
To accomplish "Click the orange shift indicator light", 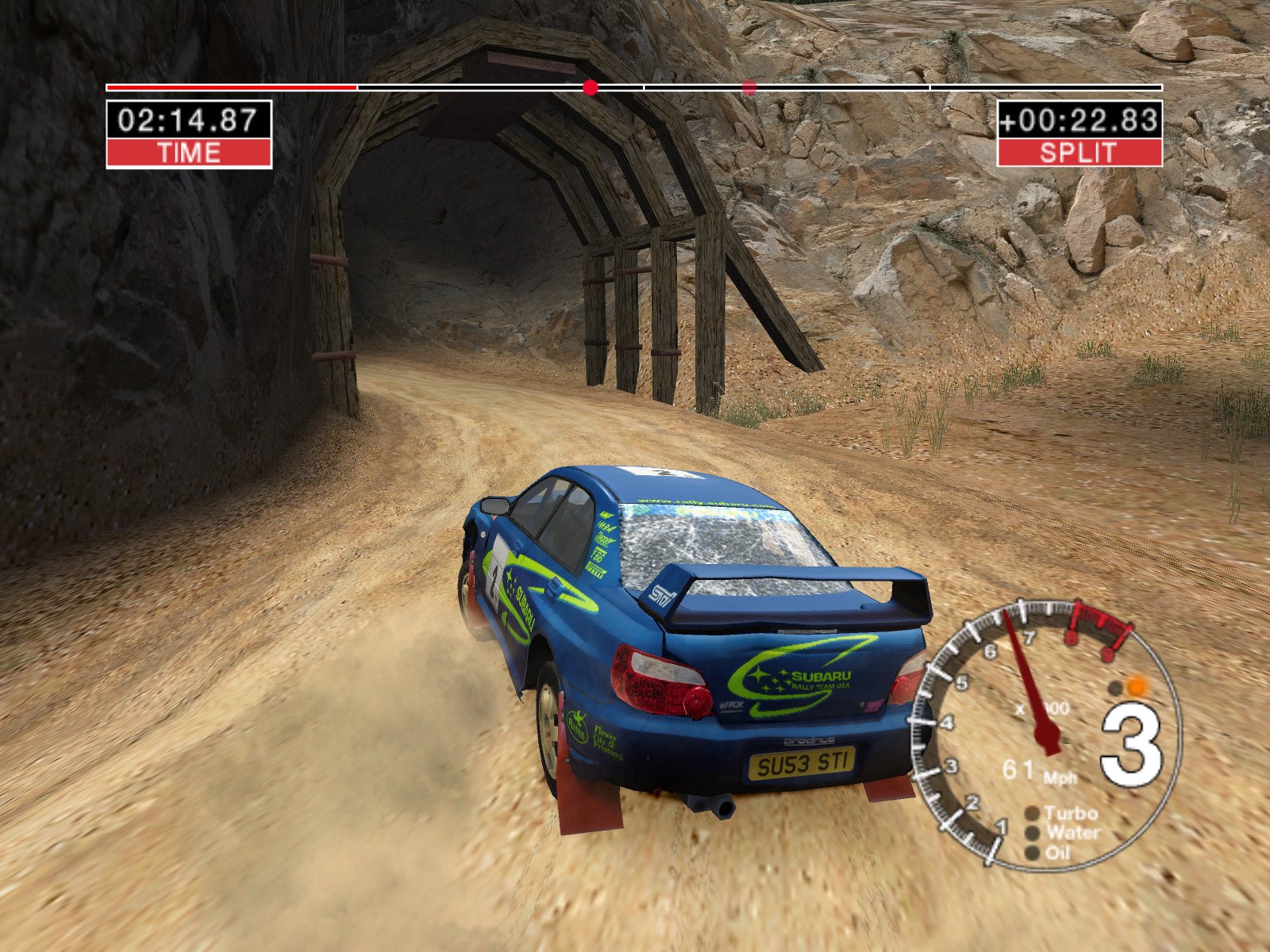I will pos(1137,686).
